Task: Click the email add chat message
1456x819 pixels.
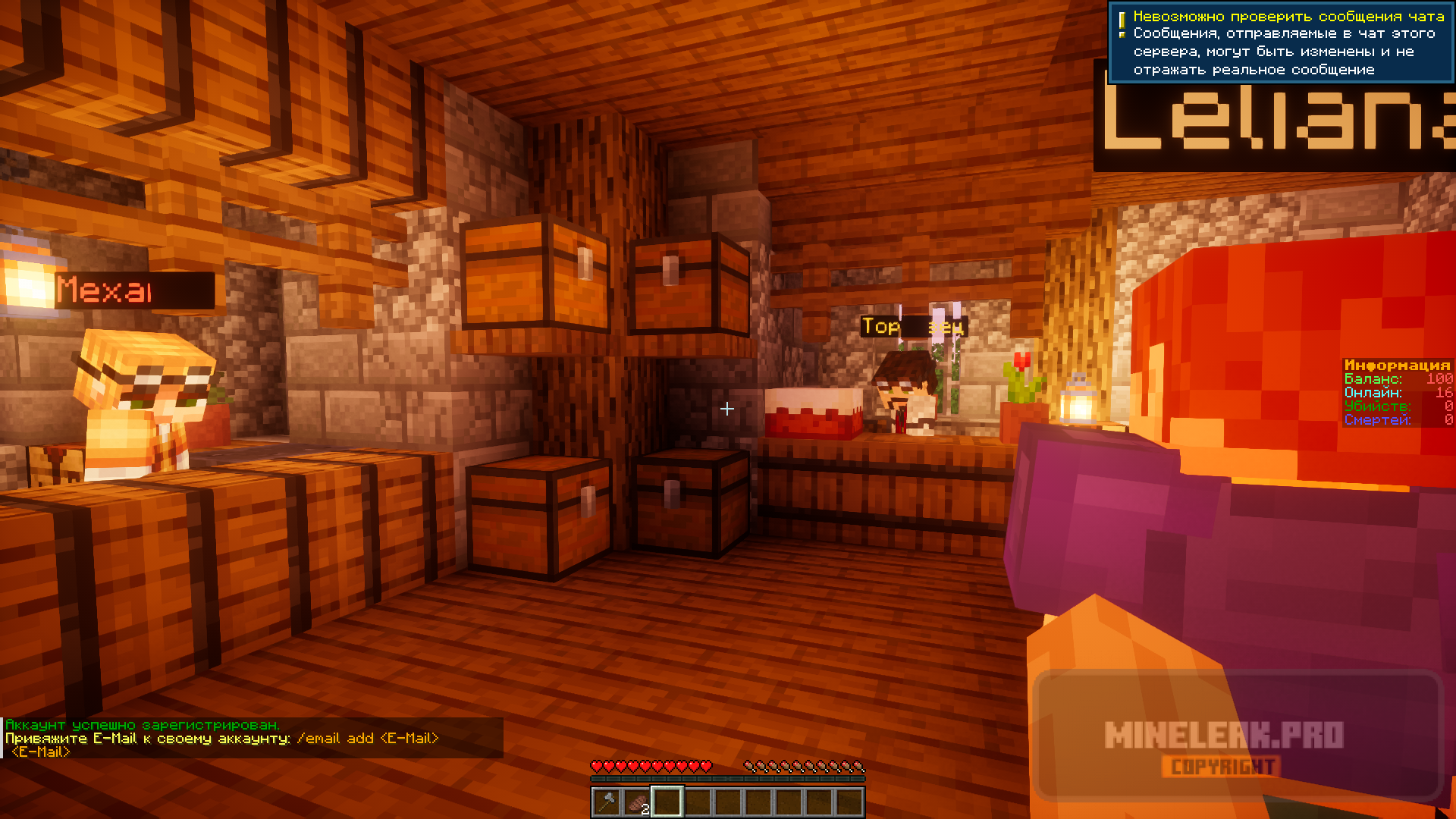Action: coord(222,739)
